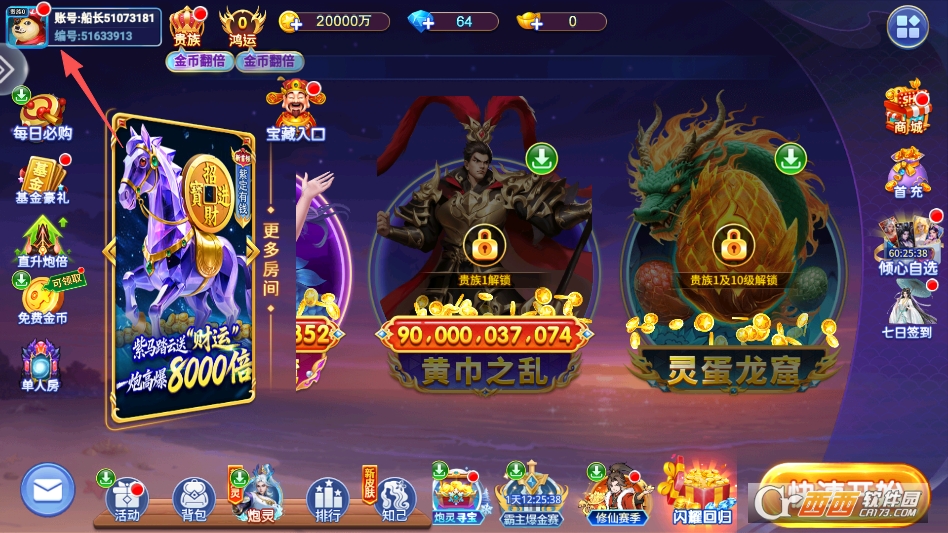Open the 首充 first recharge offer
The image size is (948, 533).
(907, 172)
